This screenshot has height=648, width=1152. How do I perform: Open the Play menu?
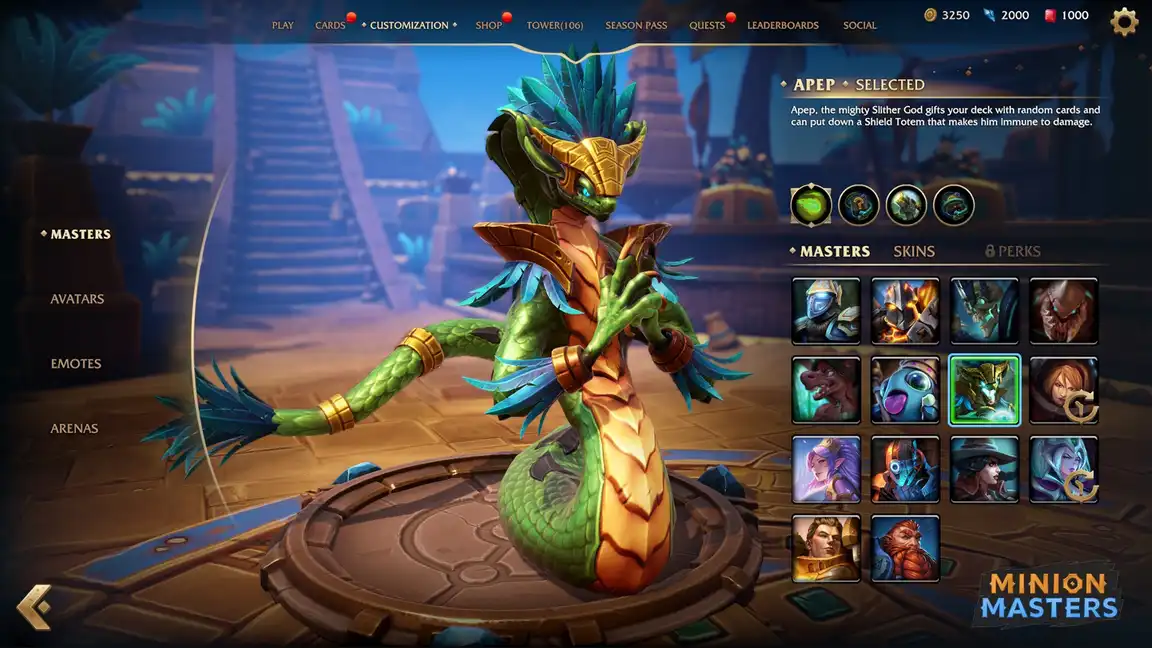tap(283, 26)
